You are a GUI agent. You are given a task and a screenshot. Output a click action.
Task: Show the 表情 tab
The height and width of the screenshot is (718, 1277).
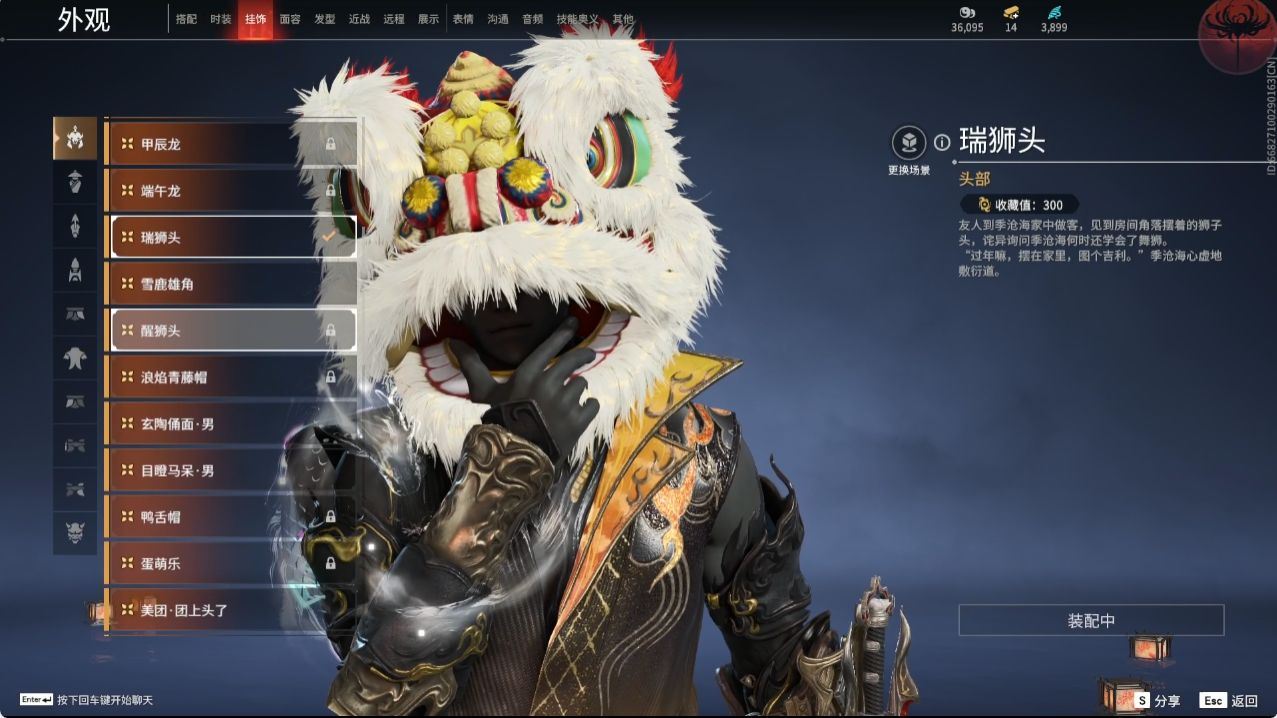click(x=463, y=19)
